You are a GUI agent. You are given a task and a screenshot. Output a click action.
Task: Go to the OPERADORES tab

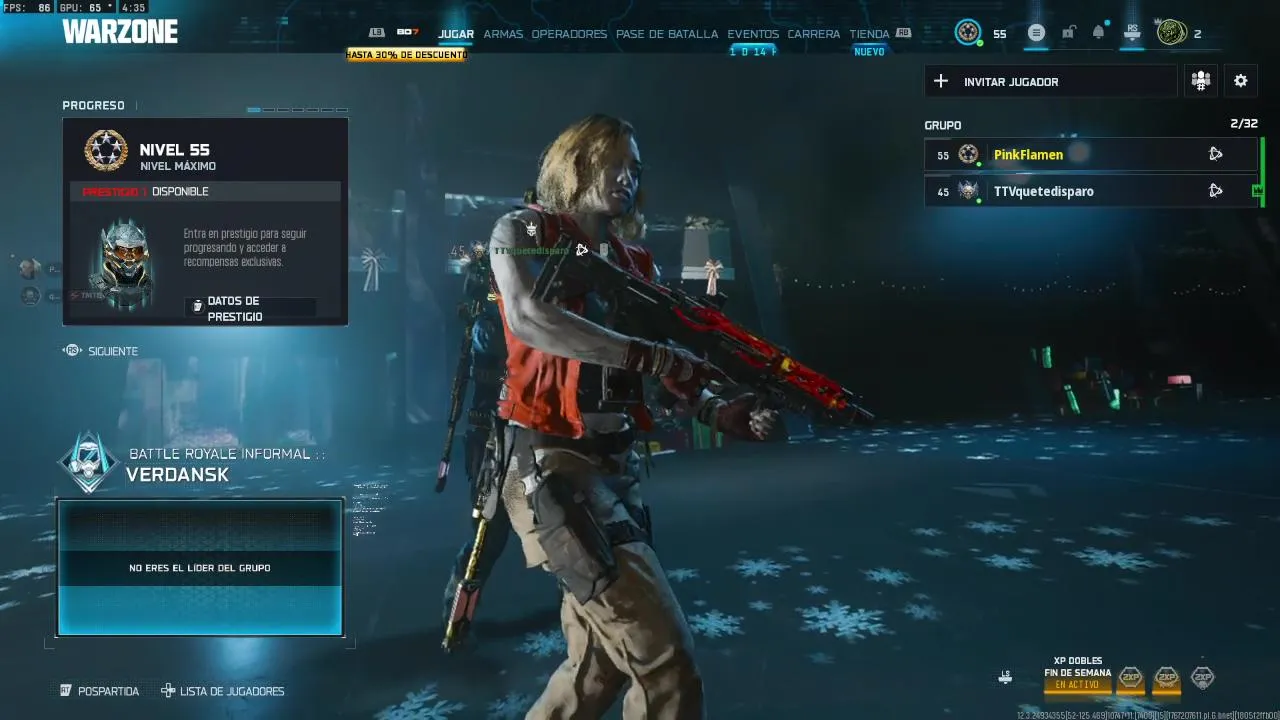569,34
